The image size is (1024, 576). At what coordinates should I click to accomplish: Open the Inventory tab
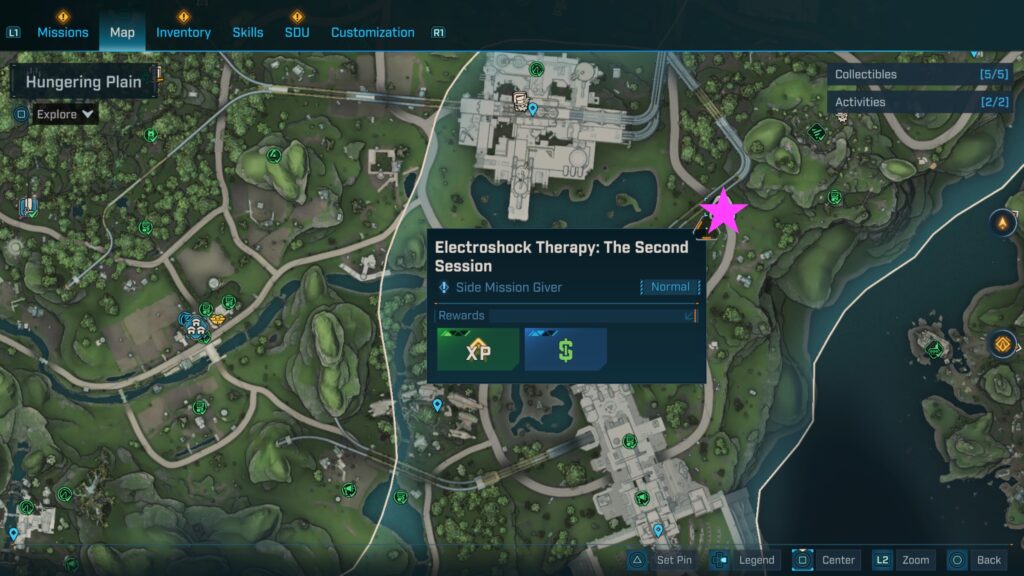[183, 32]
